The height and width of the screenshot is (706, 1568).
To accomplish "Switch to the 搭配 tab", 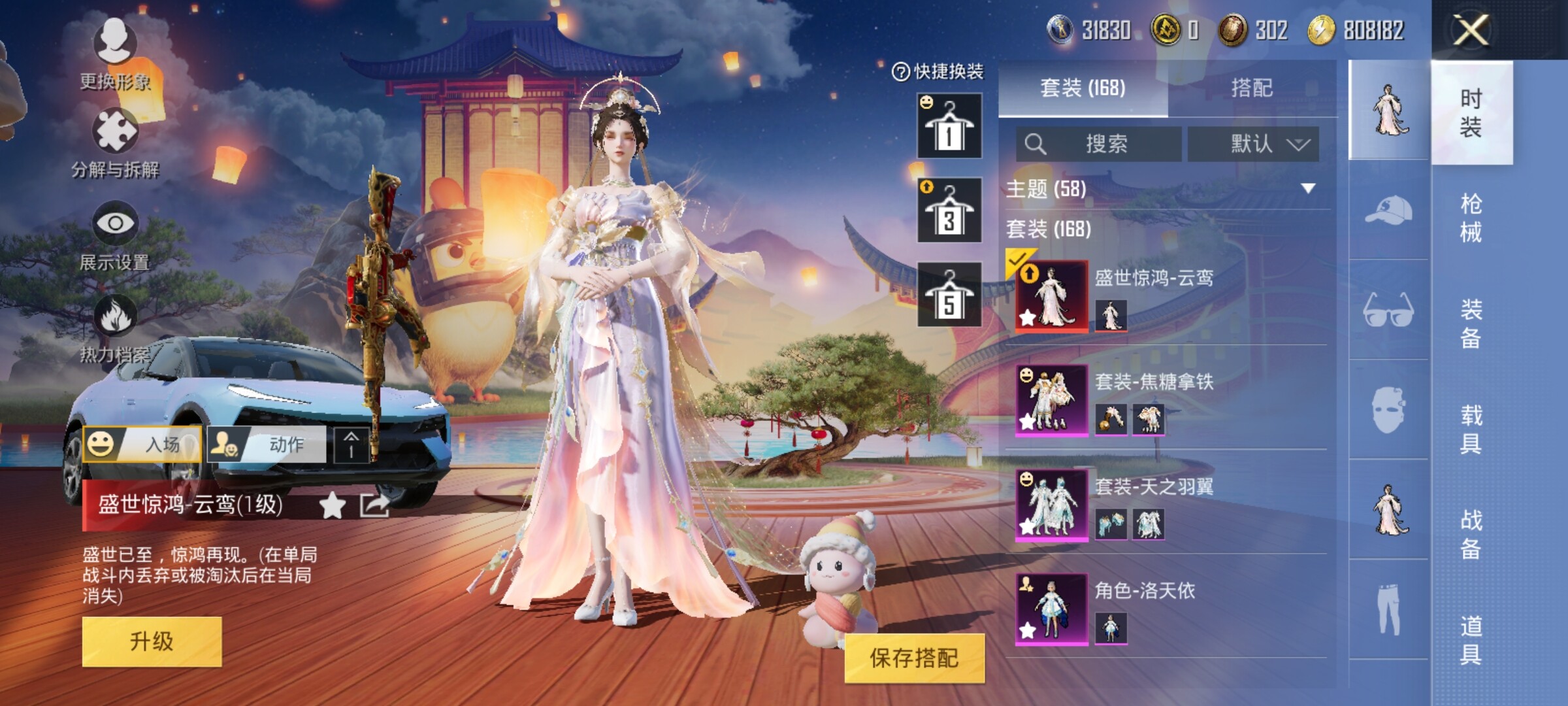I will tap(1251, 88).
